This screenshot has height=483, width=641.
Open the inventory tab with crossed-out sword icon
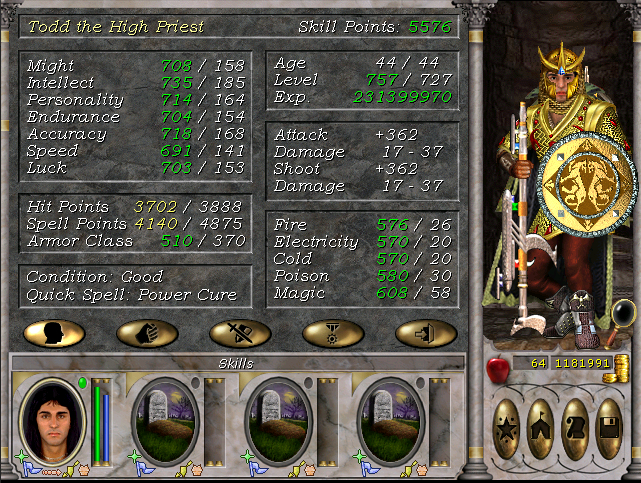[x=240, y=333]
